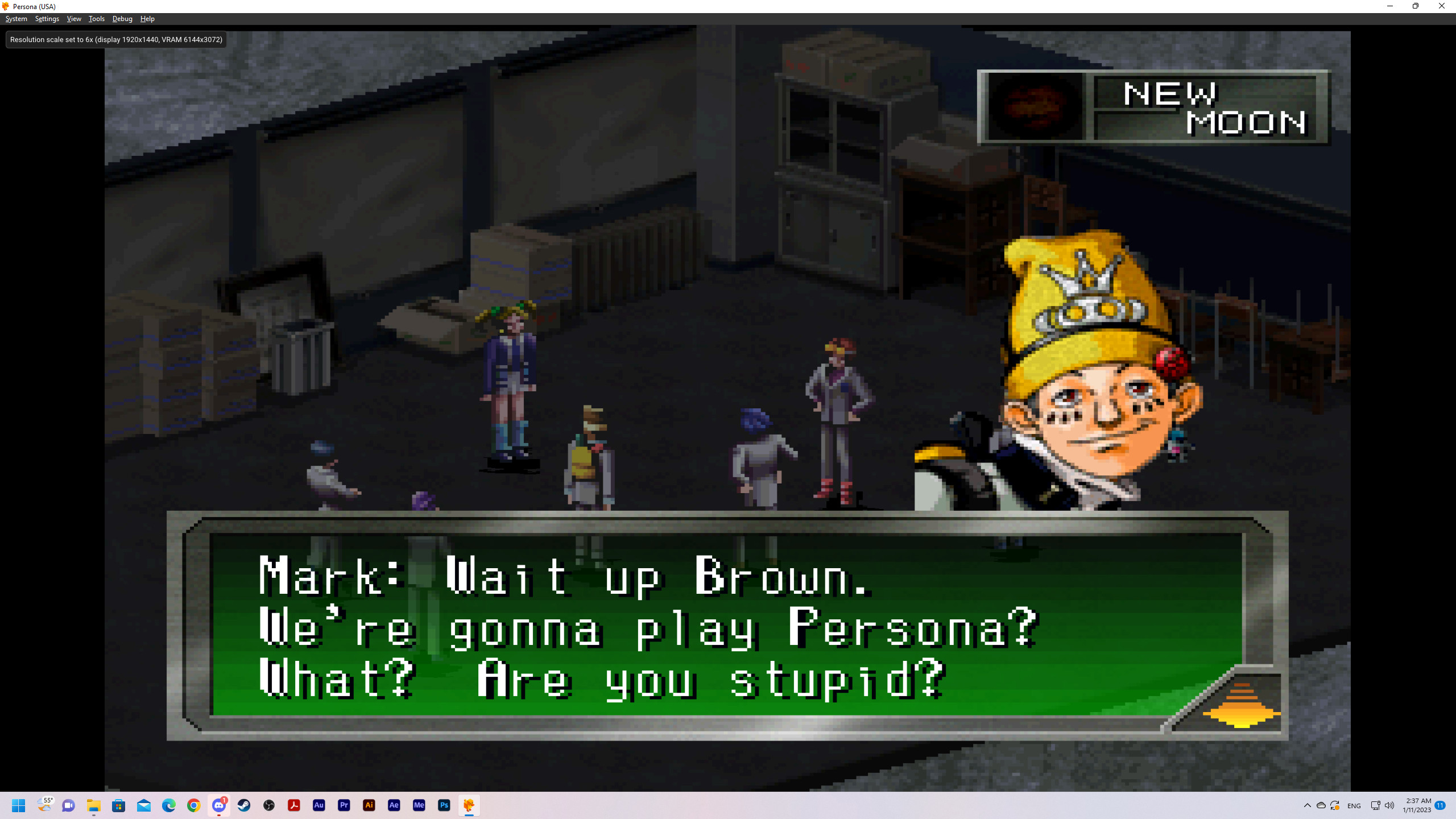Open the System menu
This screenshot has width=1456, height=819.
tap(16, 18)
